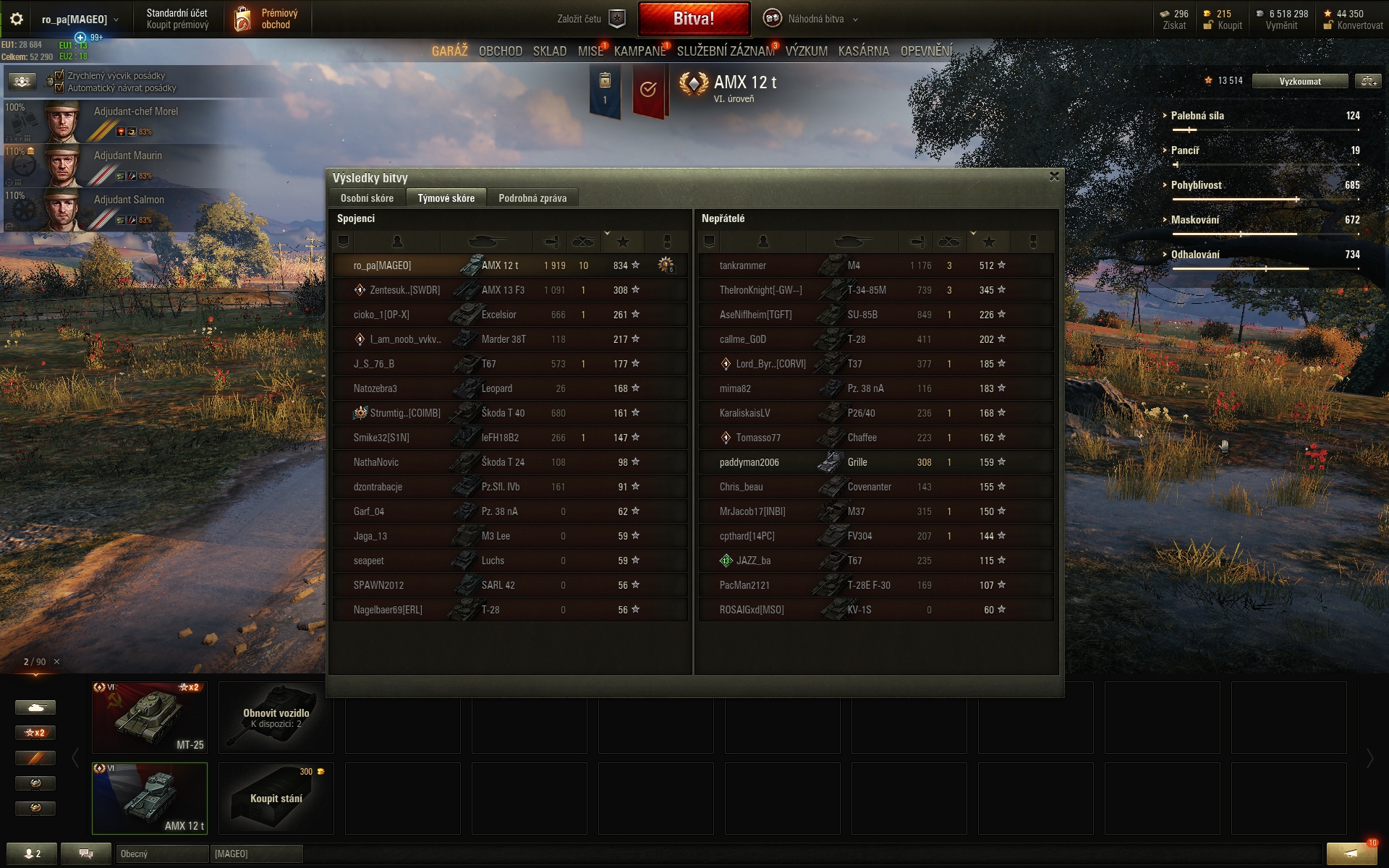Close the Výsledky bitvy results window
This screenshot has height=868, width=1389.
[x=1054, y=176]
